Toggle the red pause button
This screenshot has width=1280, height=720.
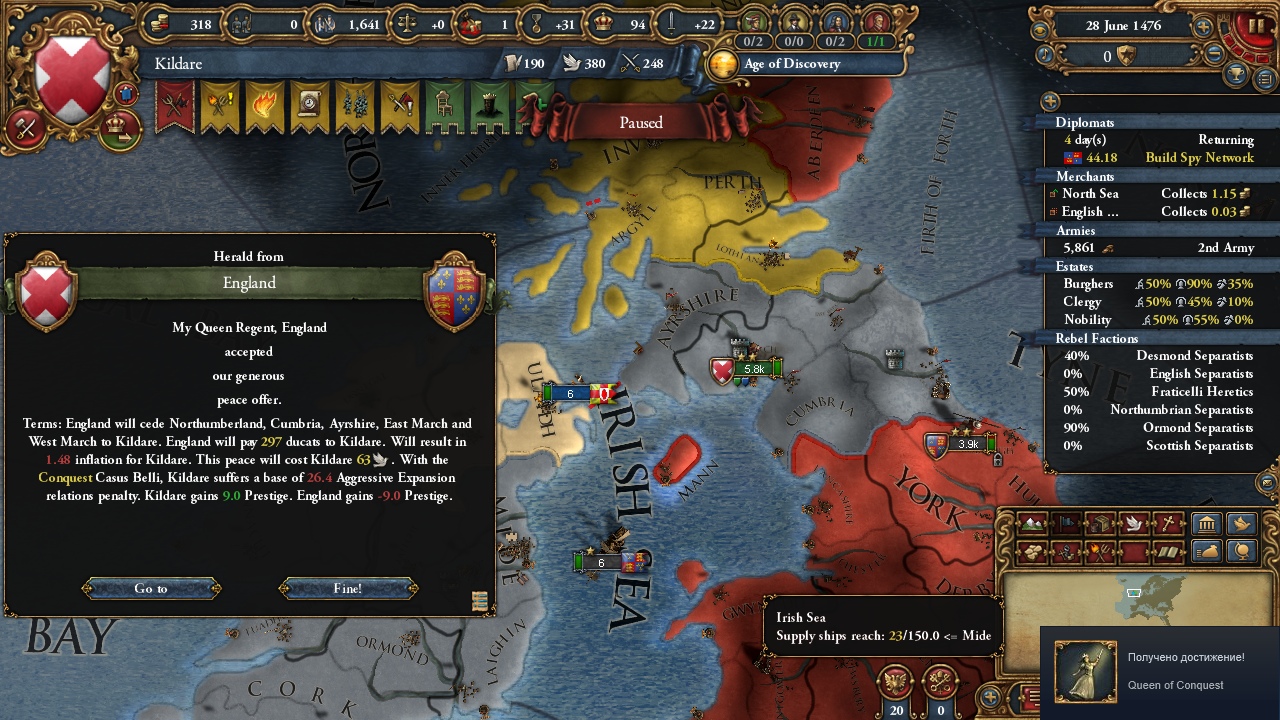pyautogui.click(x=1254, y=27)
